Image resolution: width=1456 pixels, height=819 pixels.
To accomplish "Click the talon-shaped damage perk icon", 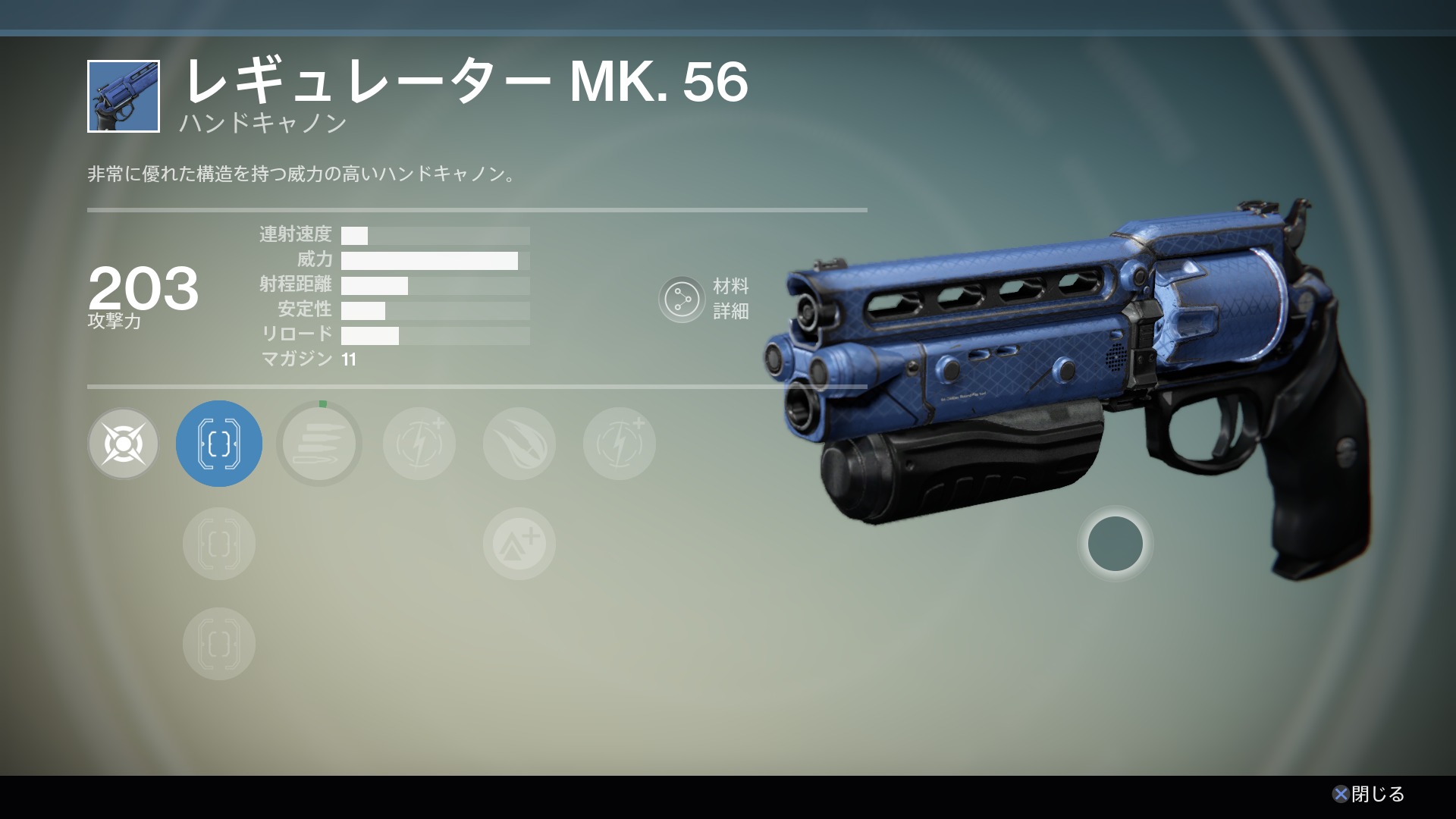I will (x=519, y=444).
